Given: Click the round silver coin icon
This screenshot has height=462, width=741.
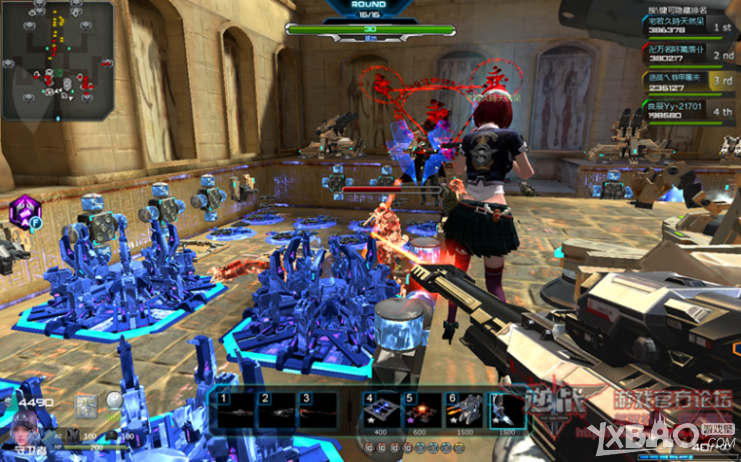Looking at the screenshot, I should [x=115, y=400].
